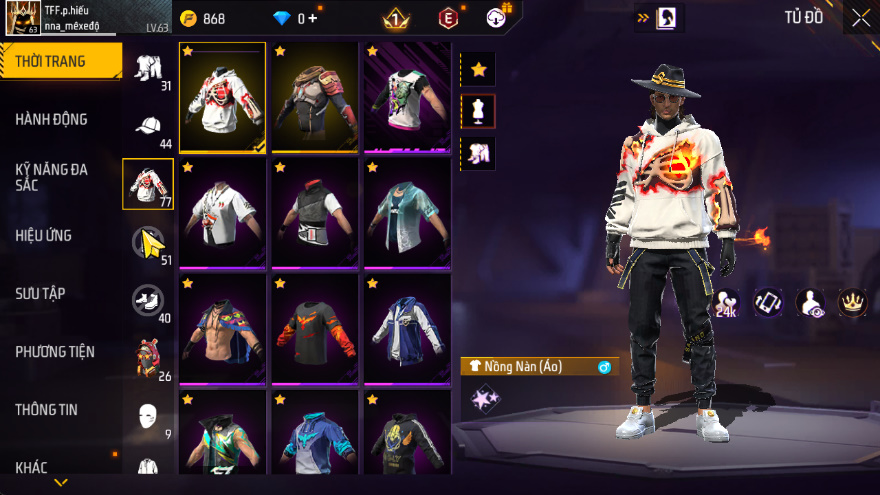
Task: Add diamonds with the plus button
Action: click(x=313, y=18)
